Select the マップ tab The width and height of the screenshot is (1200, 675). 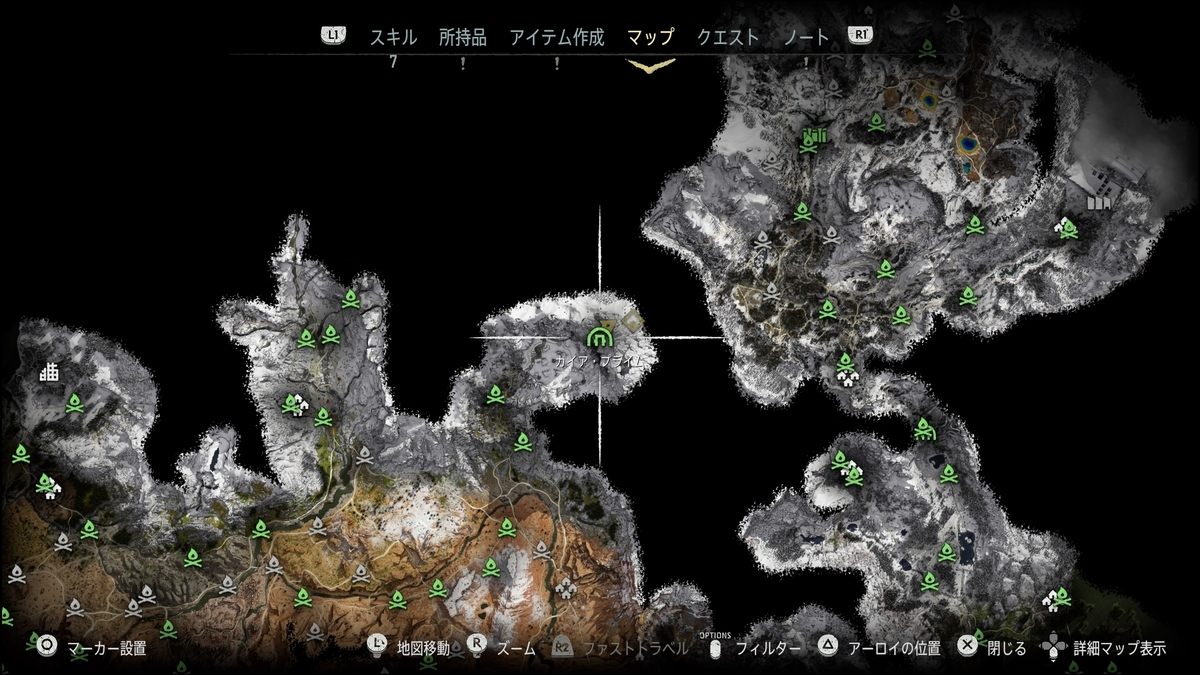(x=650, y=38)
